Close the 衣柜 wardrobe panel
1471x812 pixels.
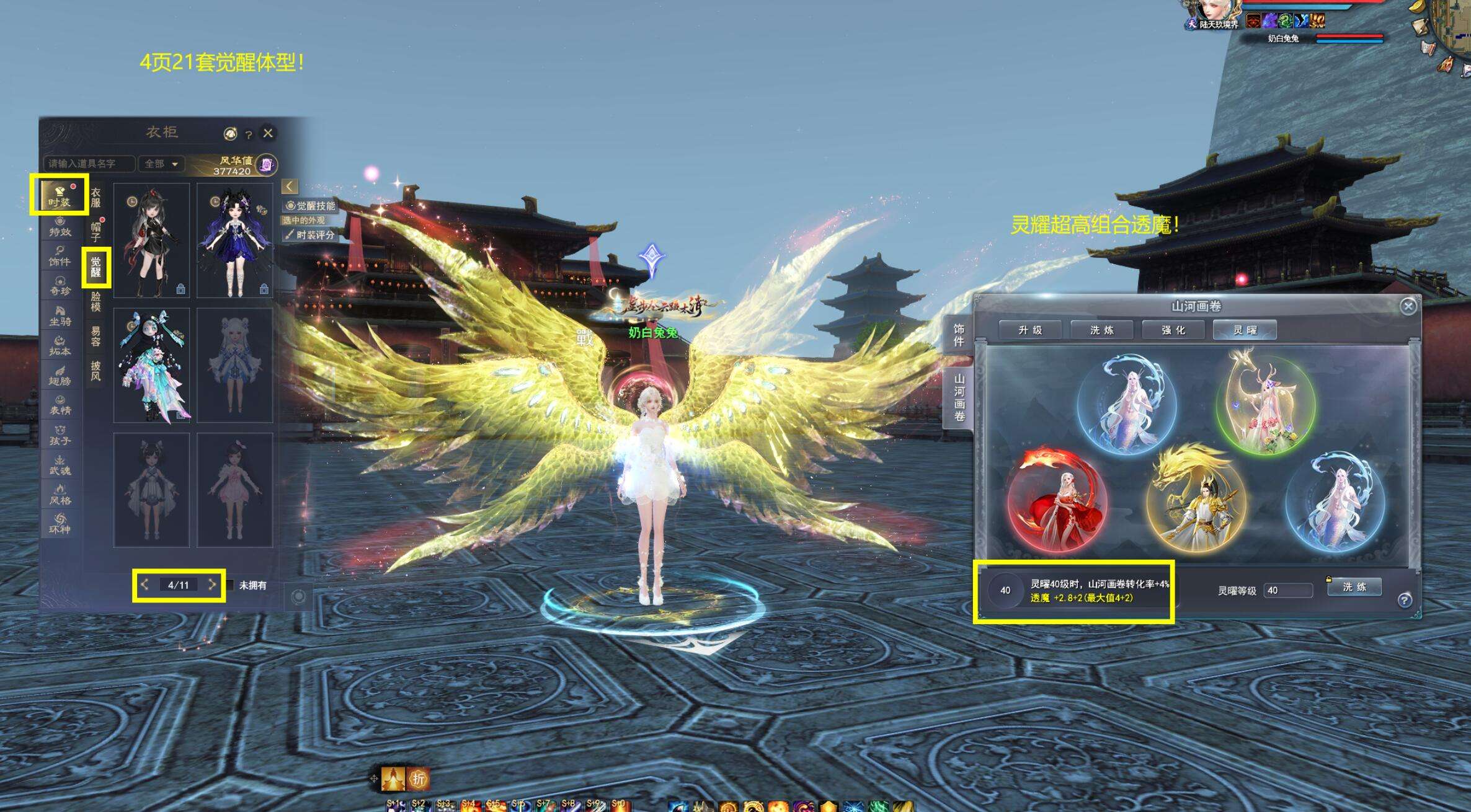click(268, 133)
